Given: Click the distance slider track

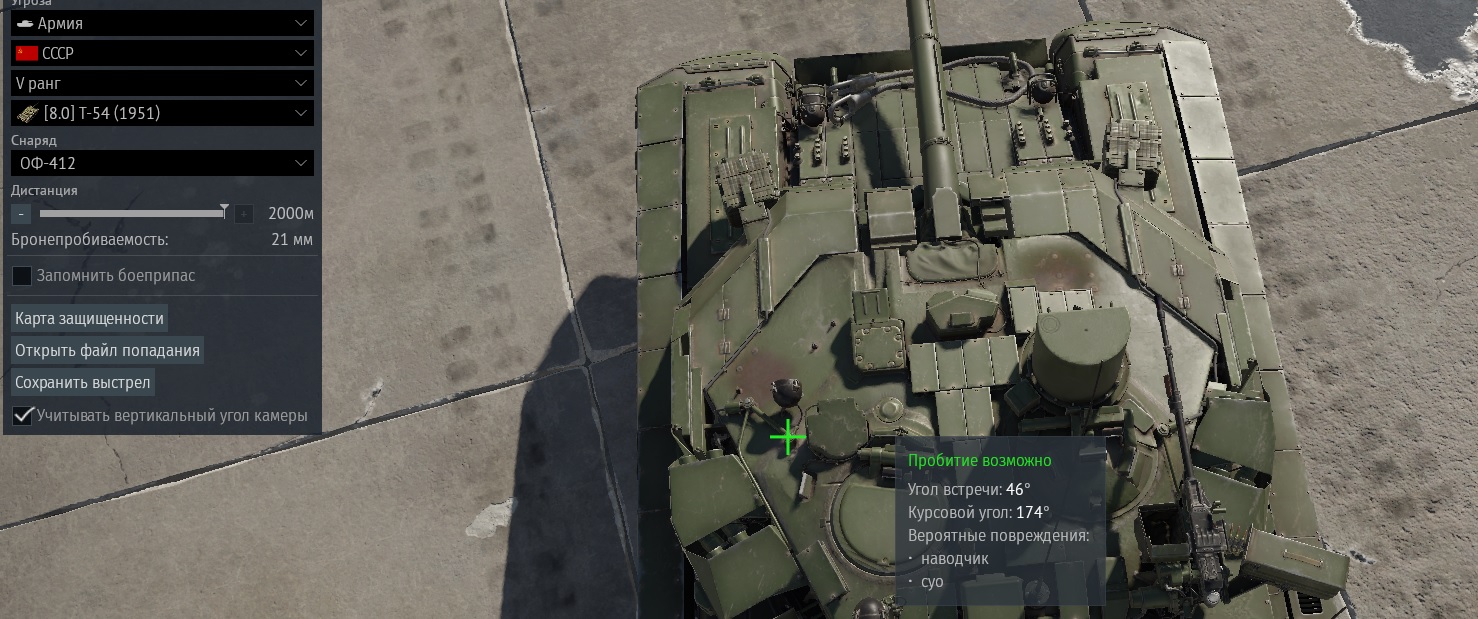Looking at the screenshot, I should [x=130, y=213].
